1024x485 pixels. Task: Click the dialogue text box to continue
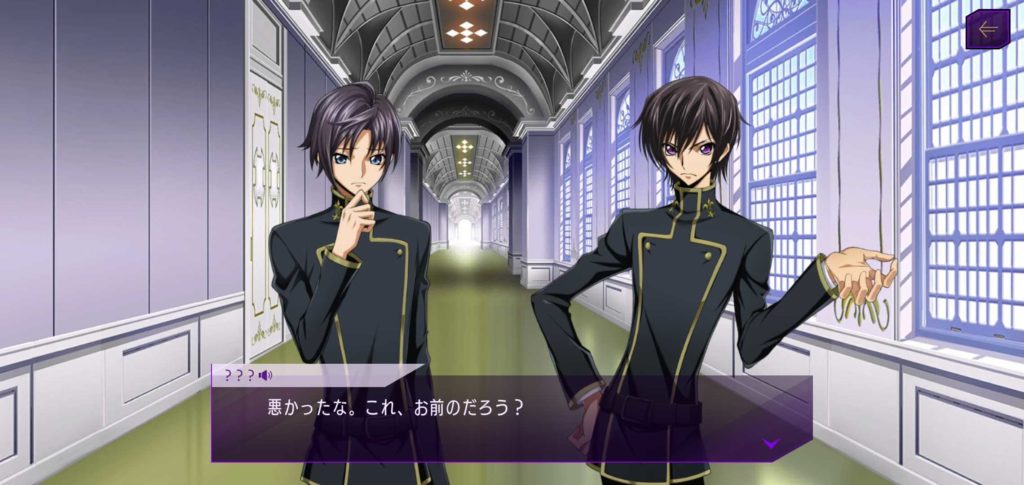pos(500,418)
